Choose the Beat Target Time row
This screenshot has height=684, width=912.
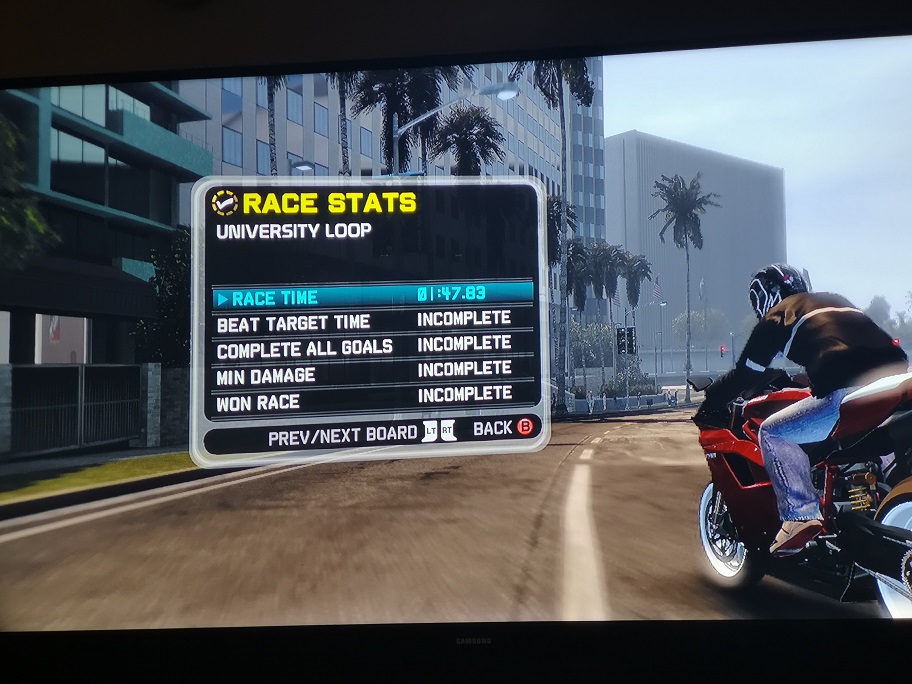[372, 321]
